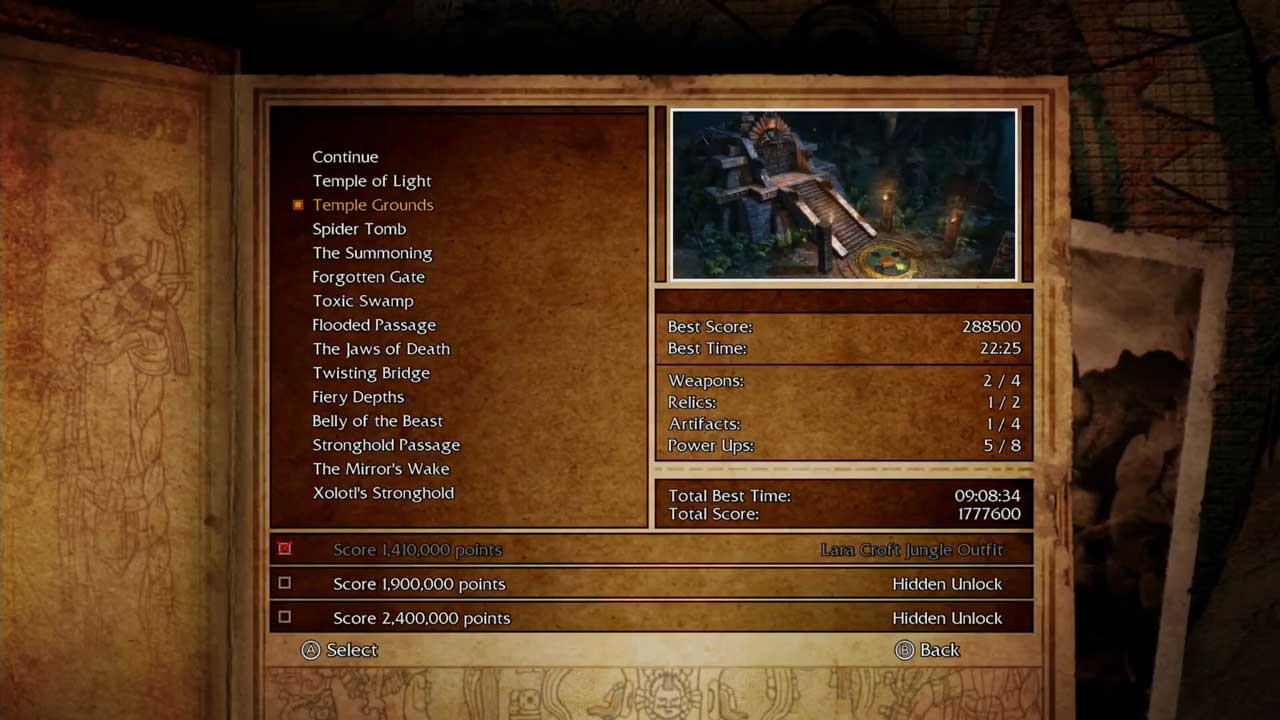1280x720 pixels.
Task: Select The Summoning level
Action: [x=372, y=253]
